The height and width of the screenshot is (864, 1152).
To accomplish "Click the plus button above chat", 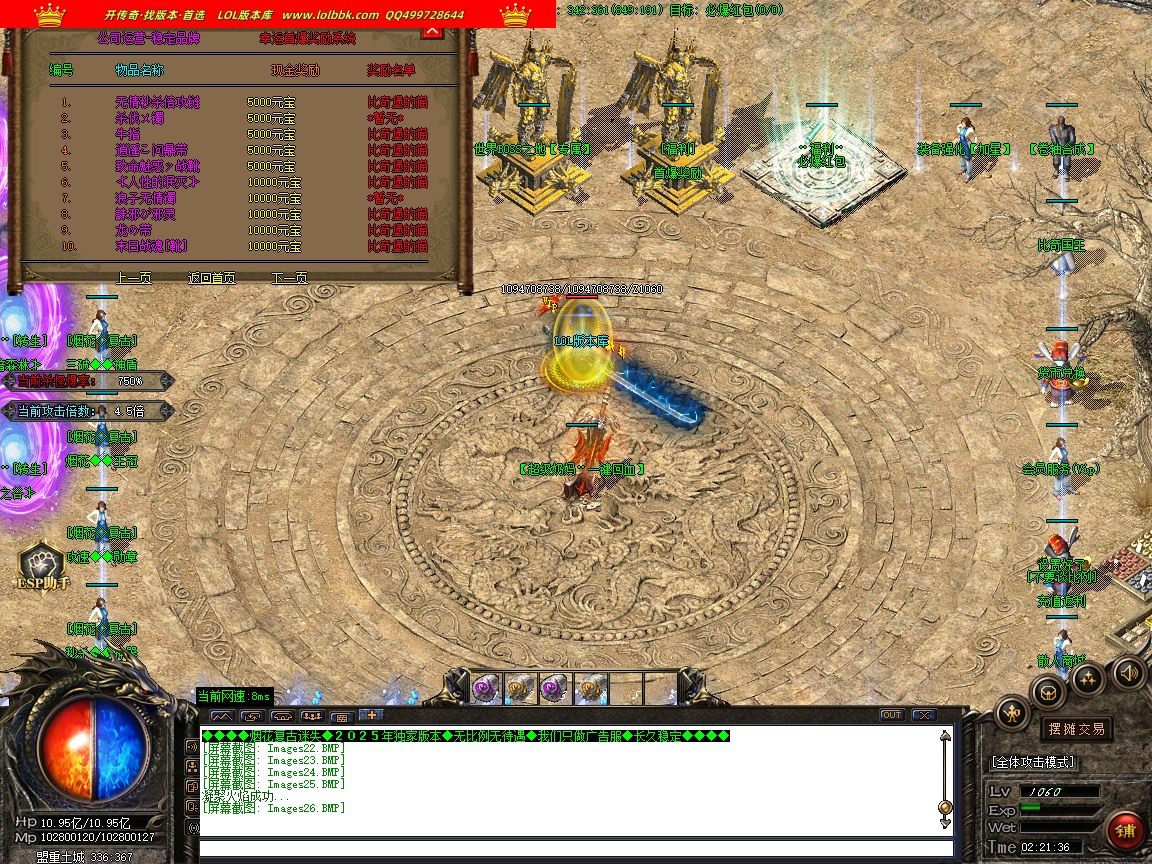I will [x=370, y=715].
